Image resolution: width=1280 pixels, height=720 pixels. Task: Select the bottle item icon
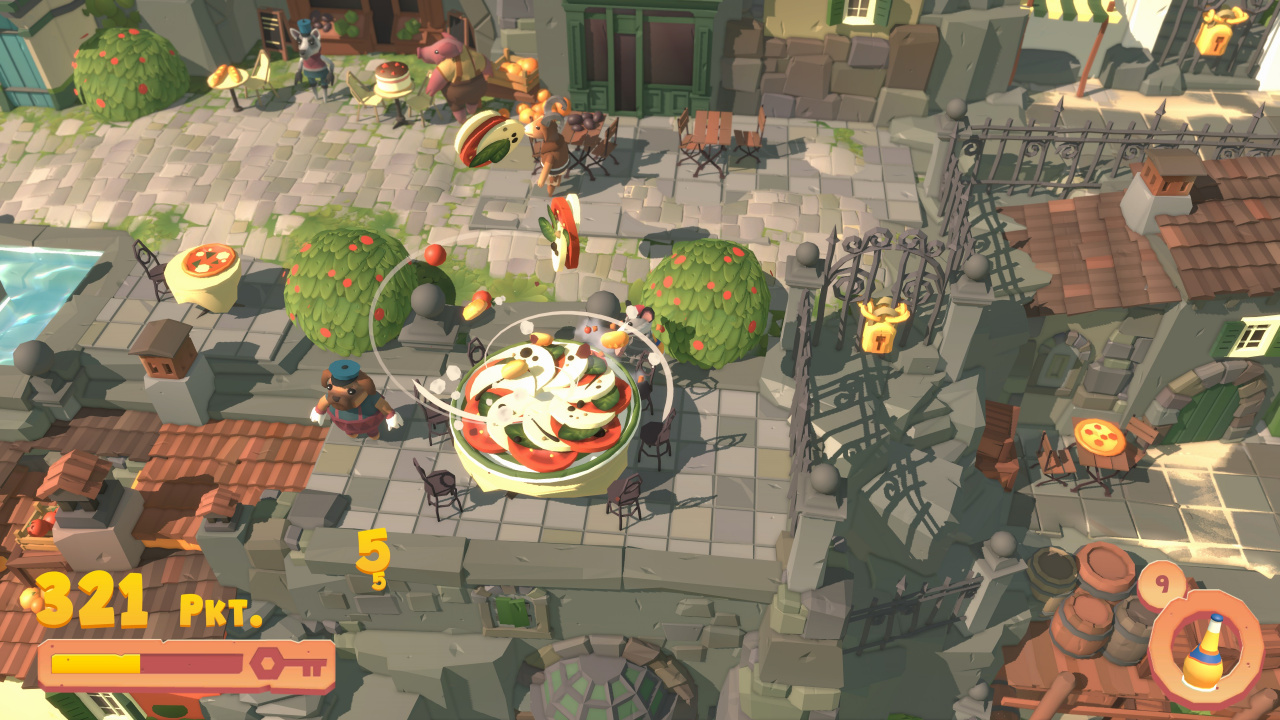[x=1205, y=649]
